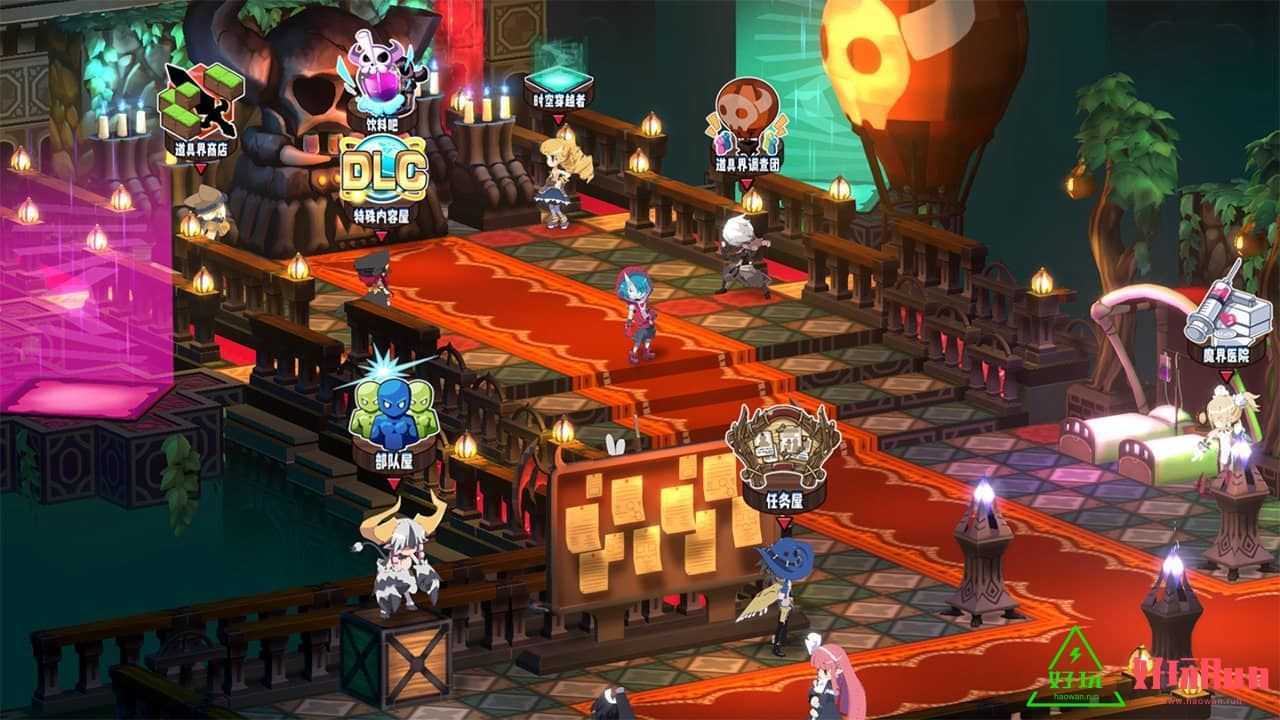This screenshot has height=720, width=1280.
Task: Choose the 时空穿越者 dimension guide marker
Action: pos(558,83)
